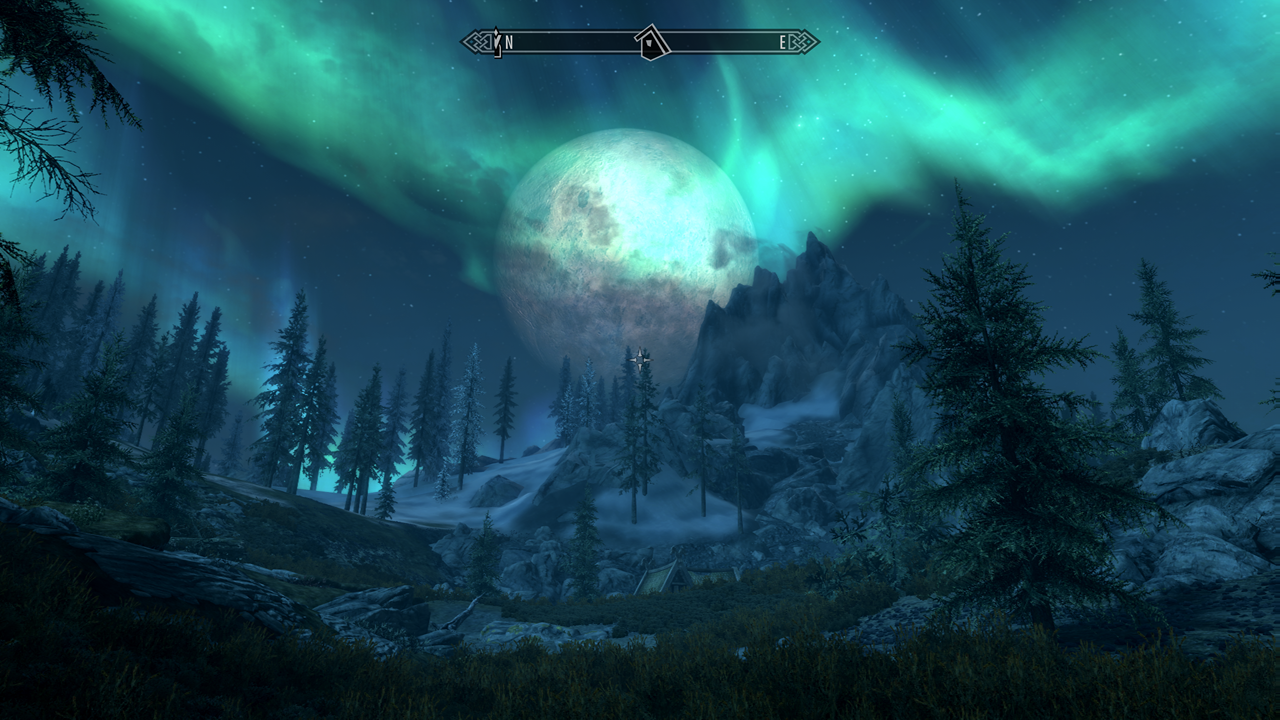Click the N cardinal direction on the compass
The height and width of the screenshot is (720, 1280).
point(508,42)
